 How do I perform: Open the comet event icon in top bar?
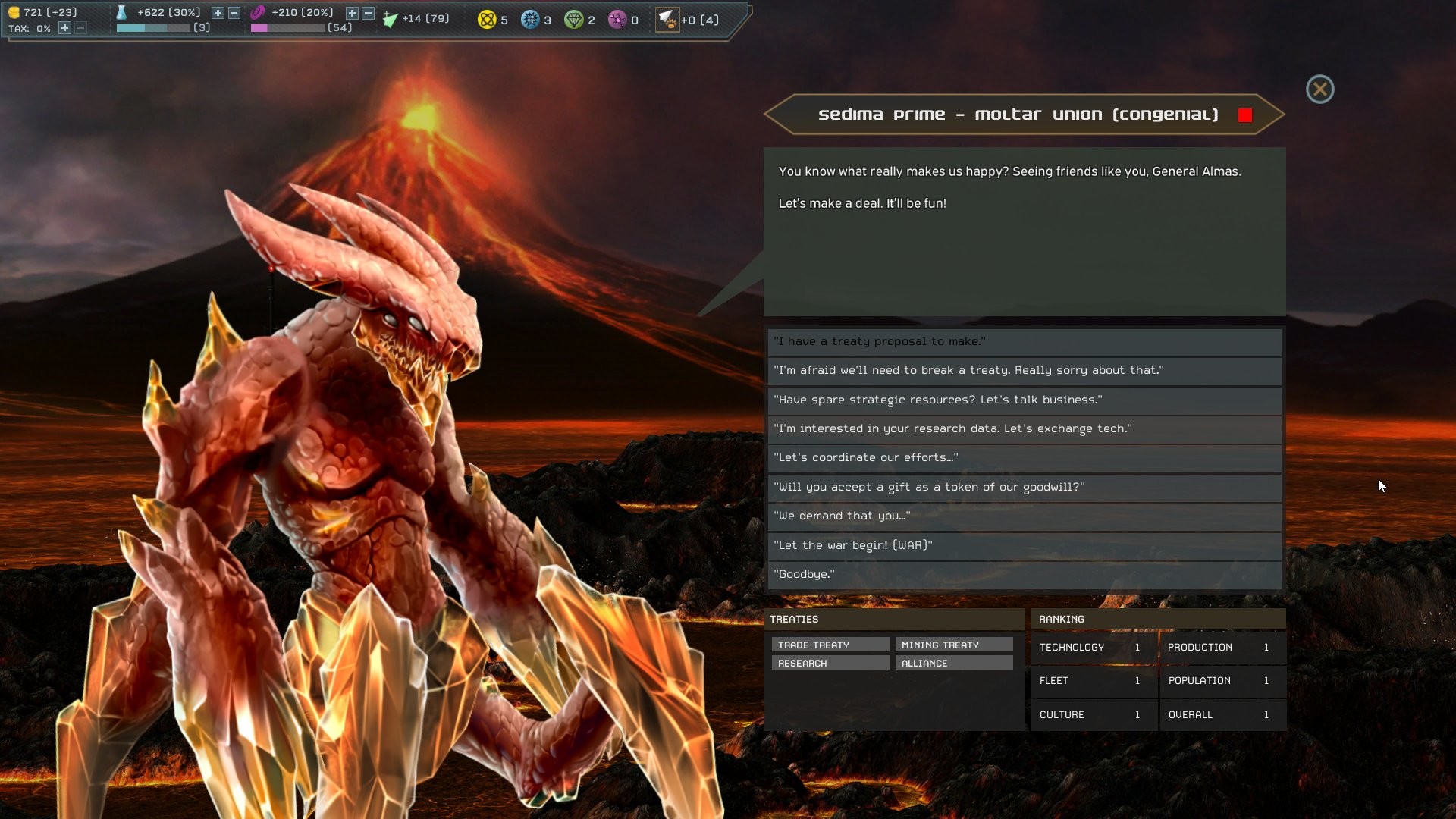(x=667, y=19)
